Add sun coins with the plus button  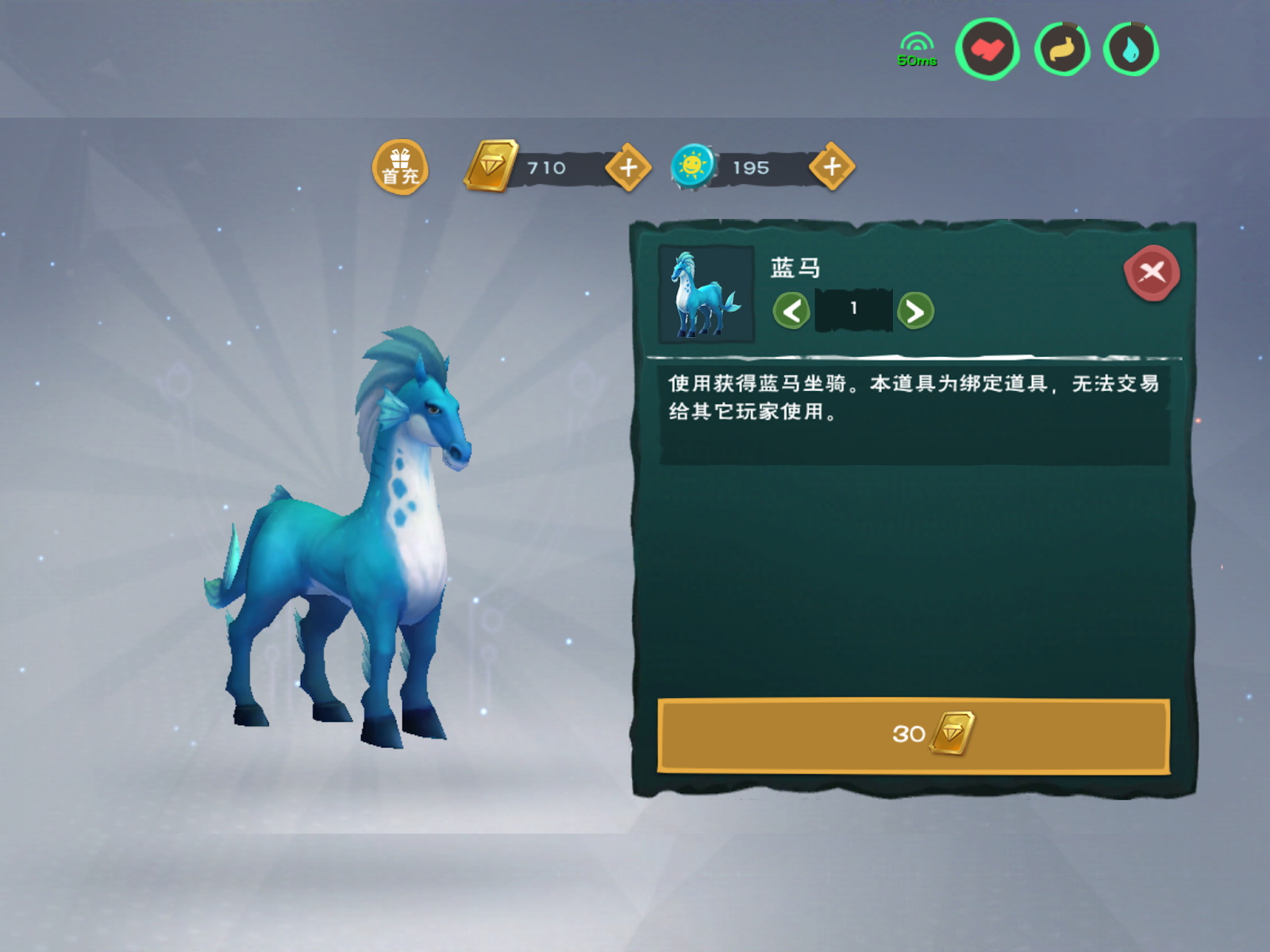[x=832, y=167]
